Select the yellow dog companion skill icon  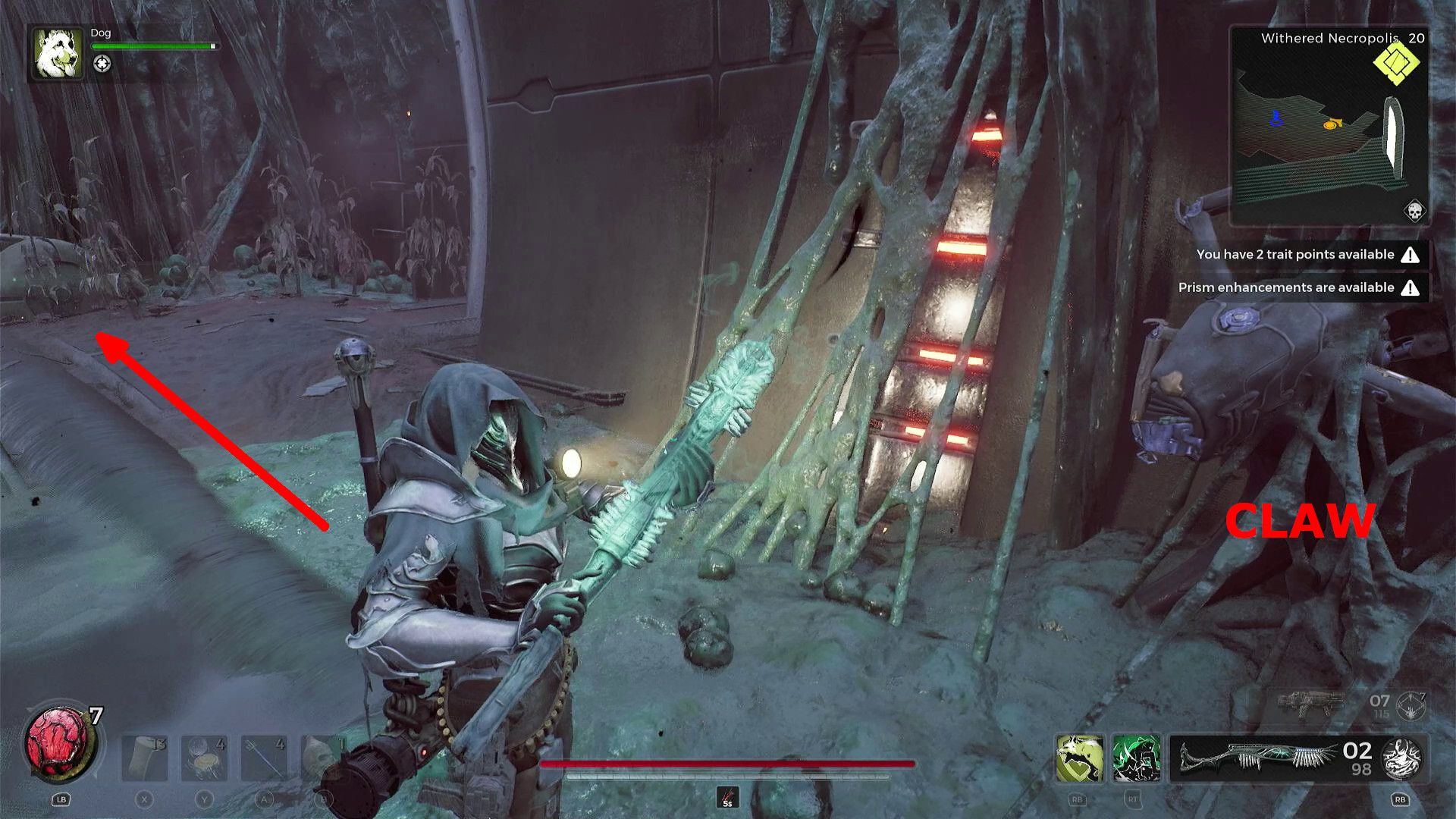coord(1079,758)
